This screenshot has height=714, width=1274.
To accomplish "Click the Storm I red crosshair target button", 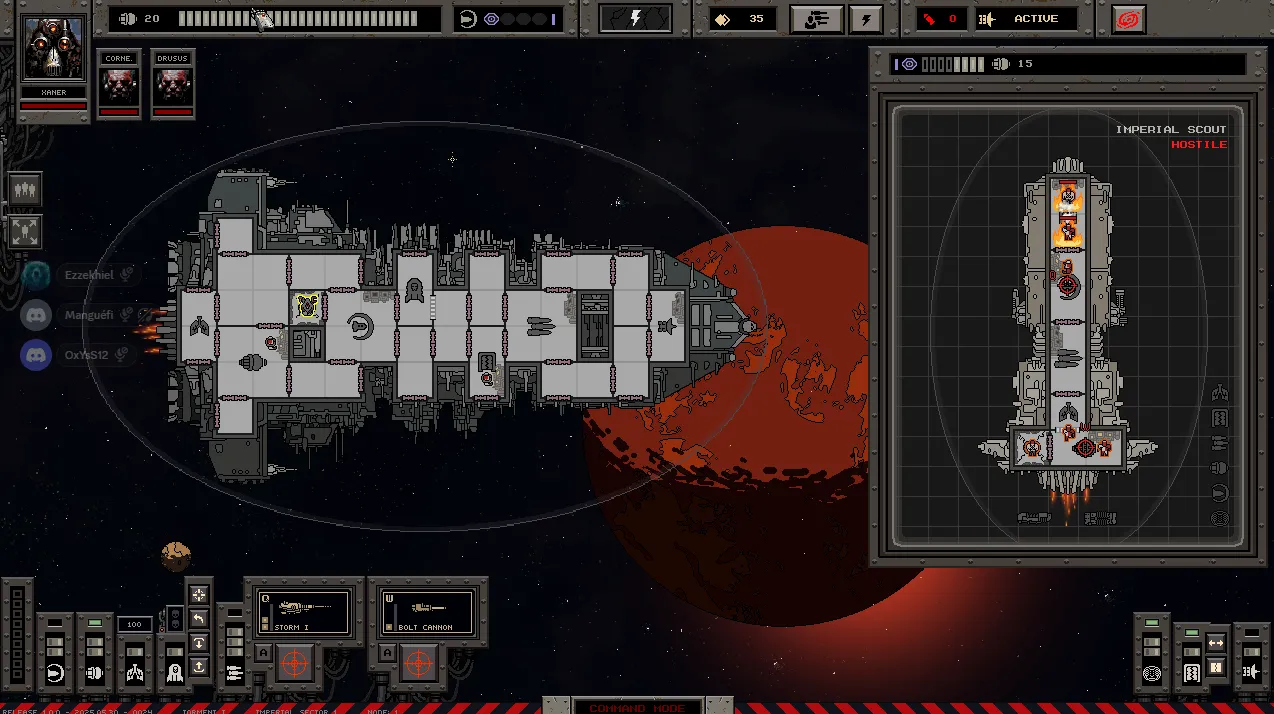I will pyautogui.click(x=293, y=663).
